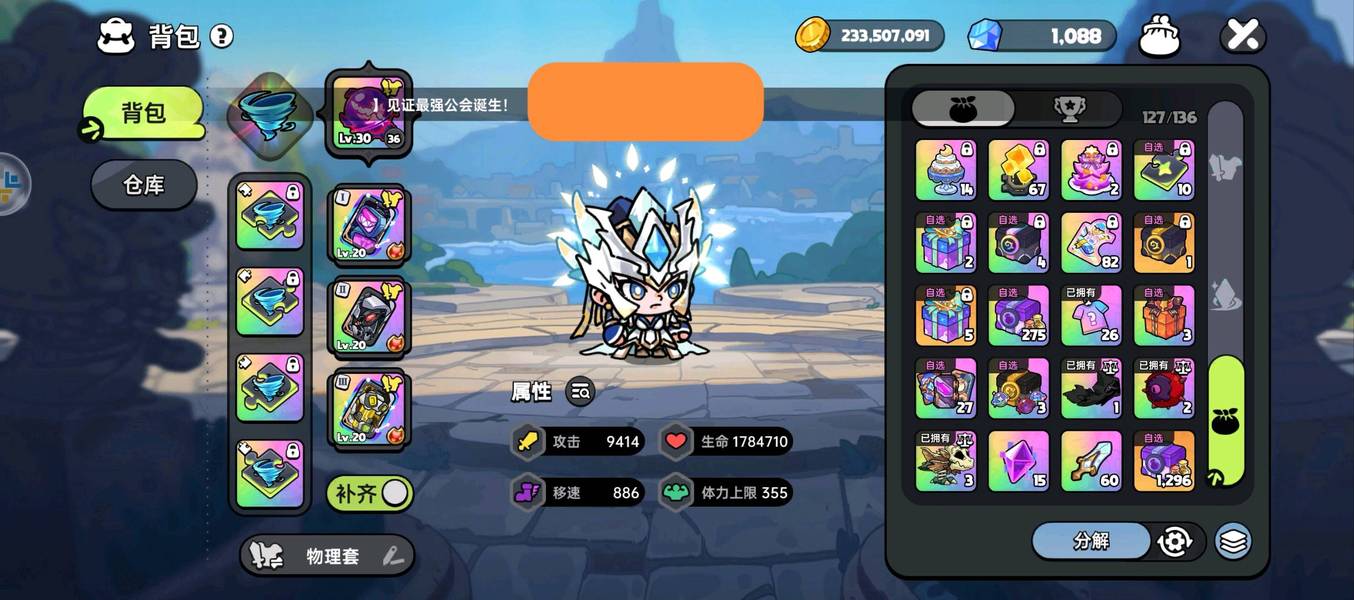The image size is (1354, 600).
Task: Open the backpack help question mark
Action: click(221, 37)
